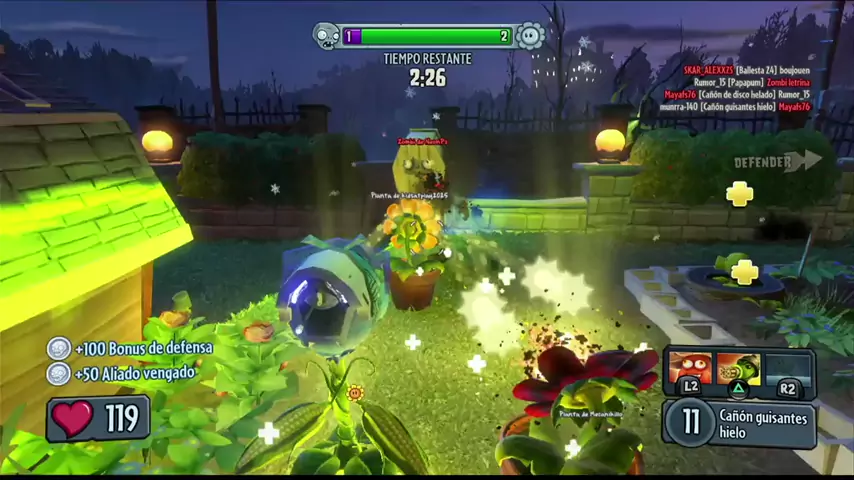854x480 pixels.
Task: Activate the red chili bean bomb ability
Action: point(690,368)
